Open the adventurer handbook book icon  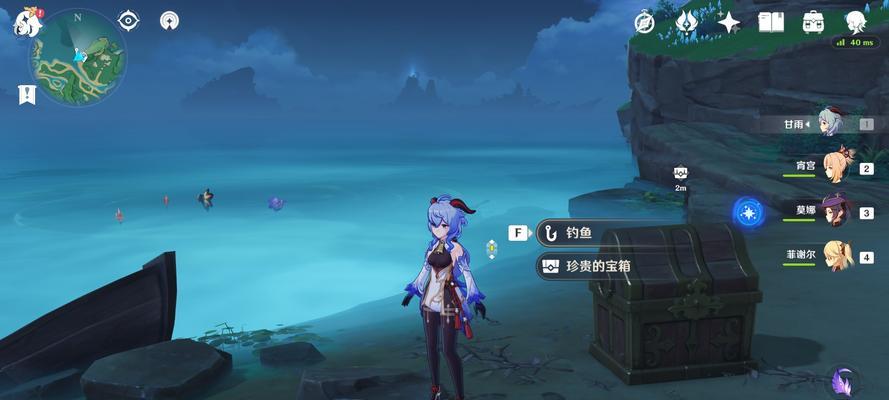click(x=771, y=21)
